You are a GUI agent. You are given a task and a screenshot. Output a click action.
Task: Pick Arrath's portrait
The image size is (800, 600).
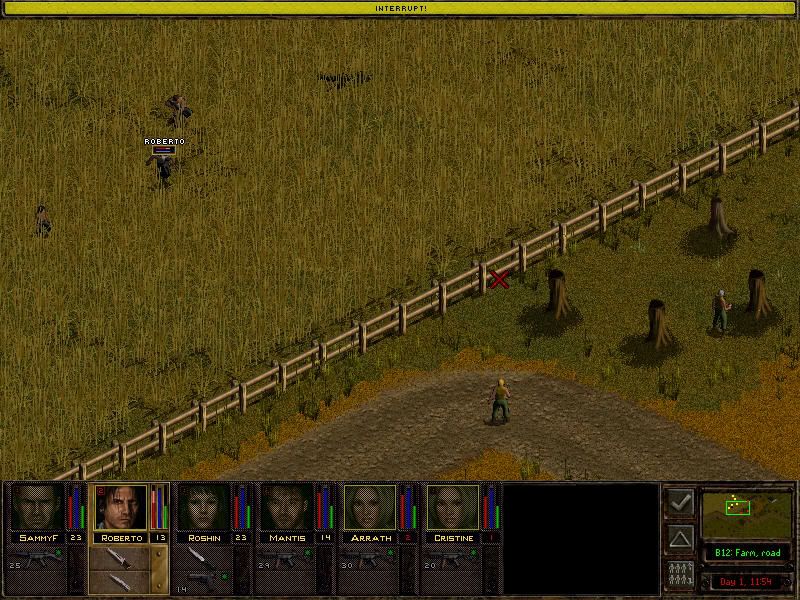(370, 507)
